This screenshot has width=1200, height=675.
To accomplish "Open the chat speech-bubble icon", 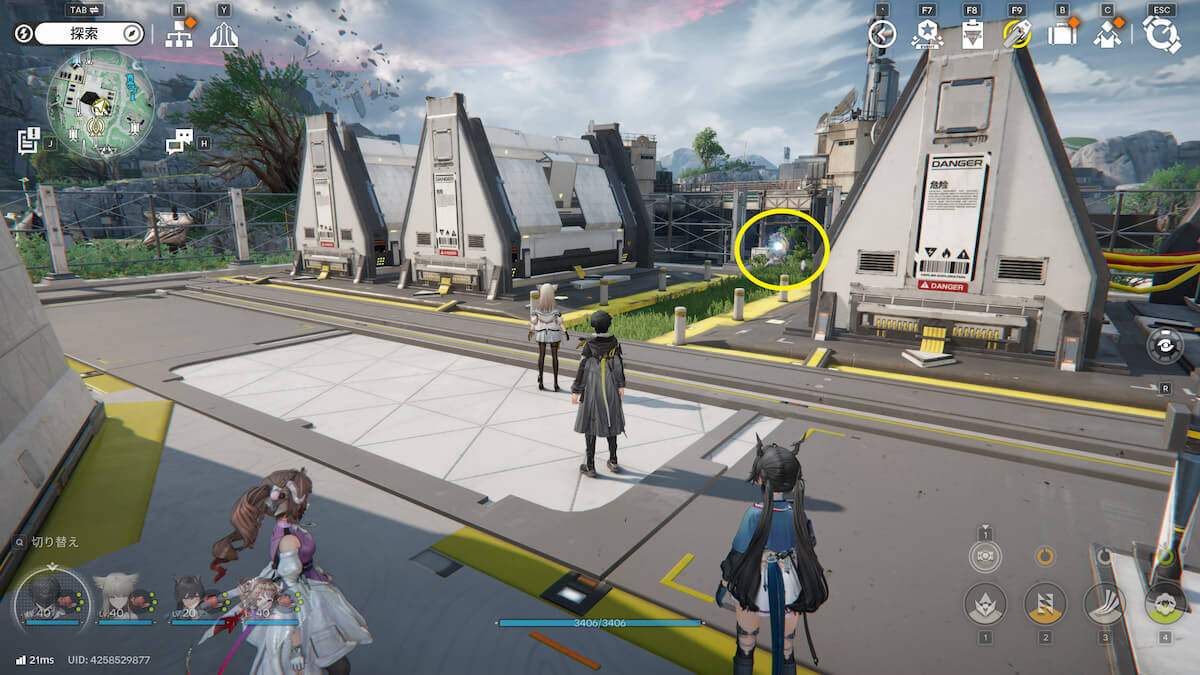I will coord(179,142).
